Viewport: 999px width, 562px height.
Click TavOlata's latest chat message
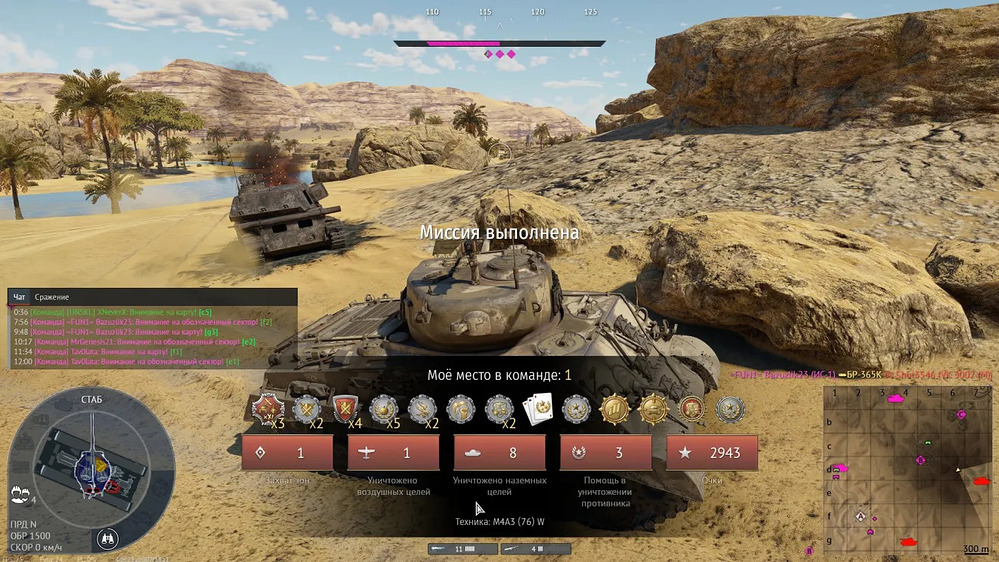[x=130, y=362]
